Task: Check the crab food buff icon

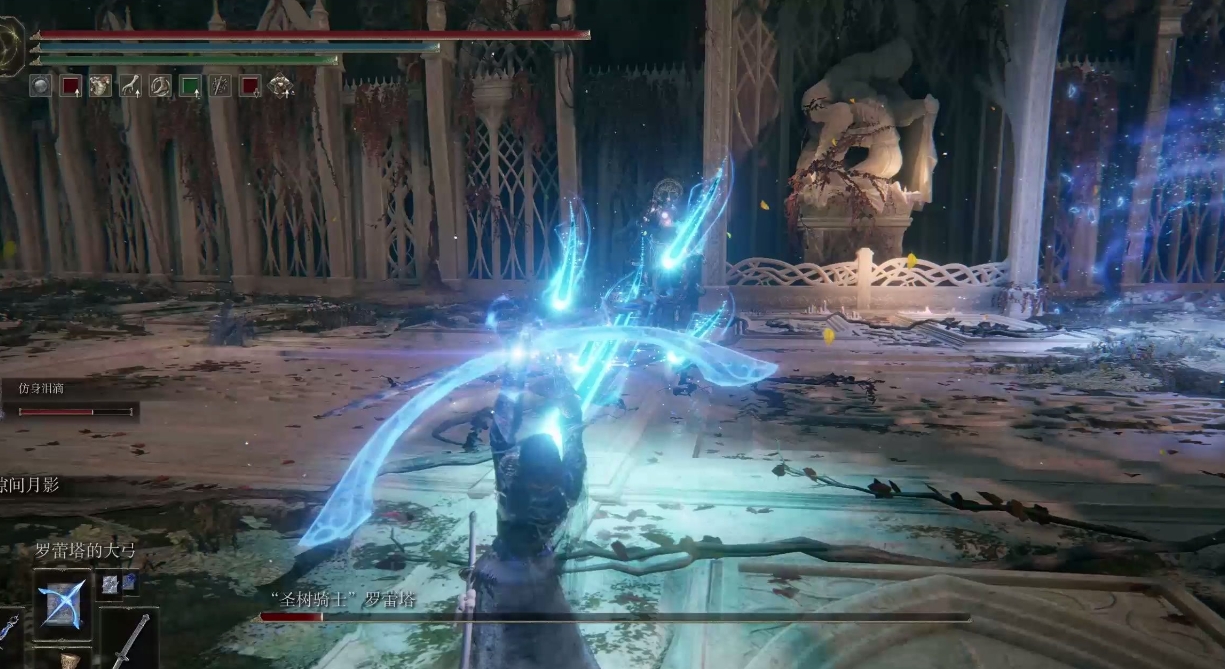Action: click(x=100, y=86)
